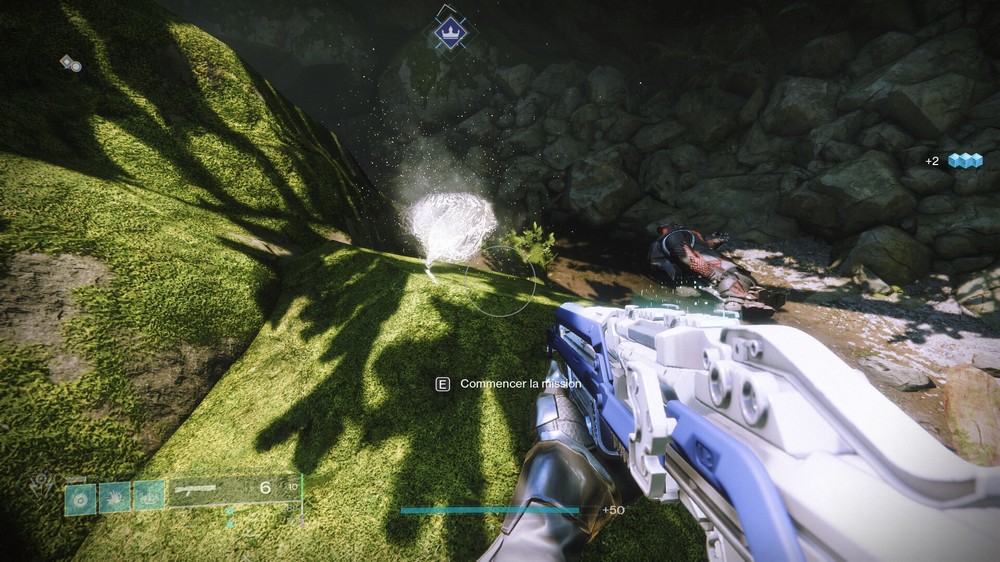Choose the "Commencer la mission" prompt
Screen dimensions: 1000x562
(510, 384)
